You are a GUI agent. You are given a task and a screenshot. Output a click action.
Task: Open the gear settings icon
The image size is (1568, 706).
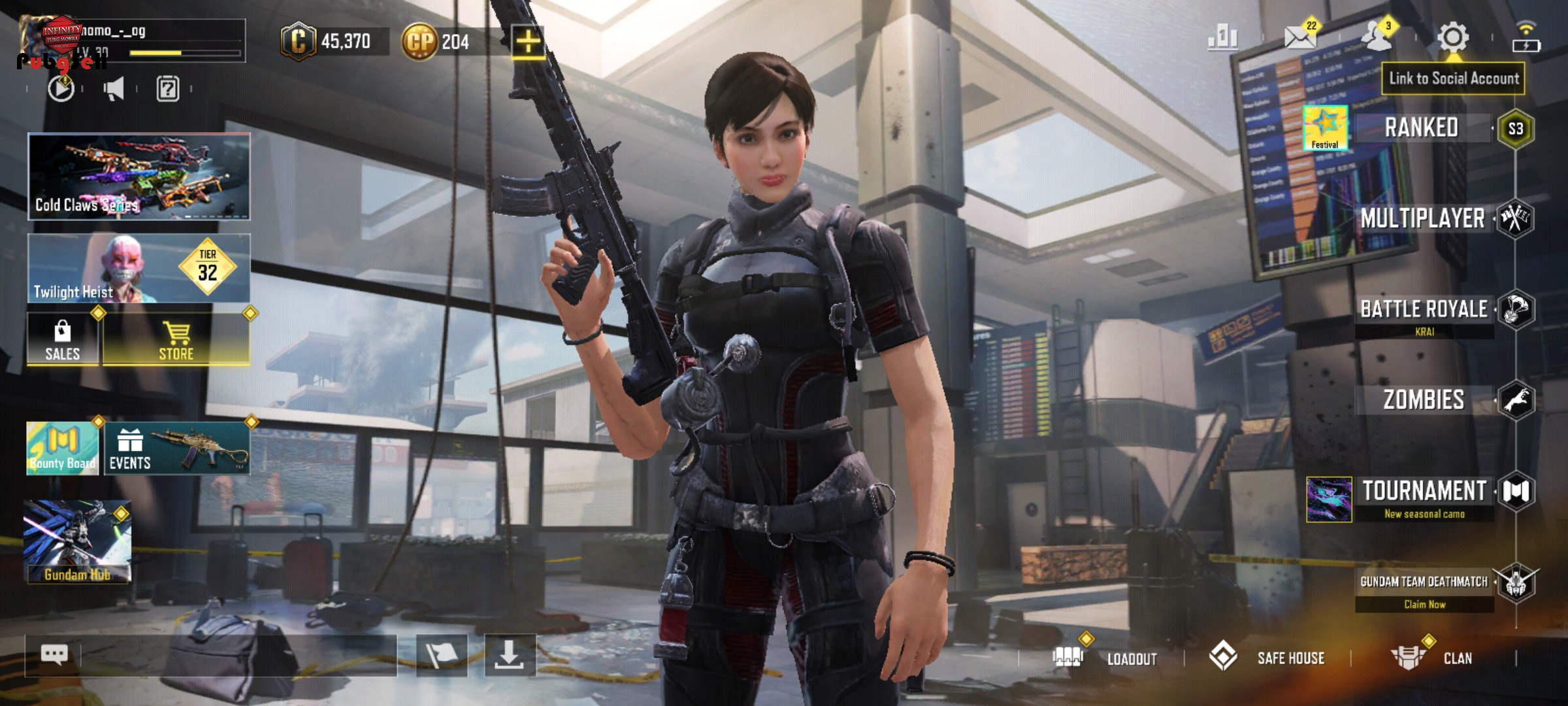click(x=1453, y=38)
